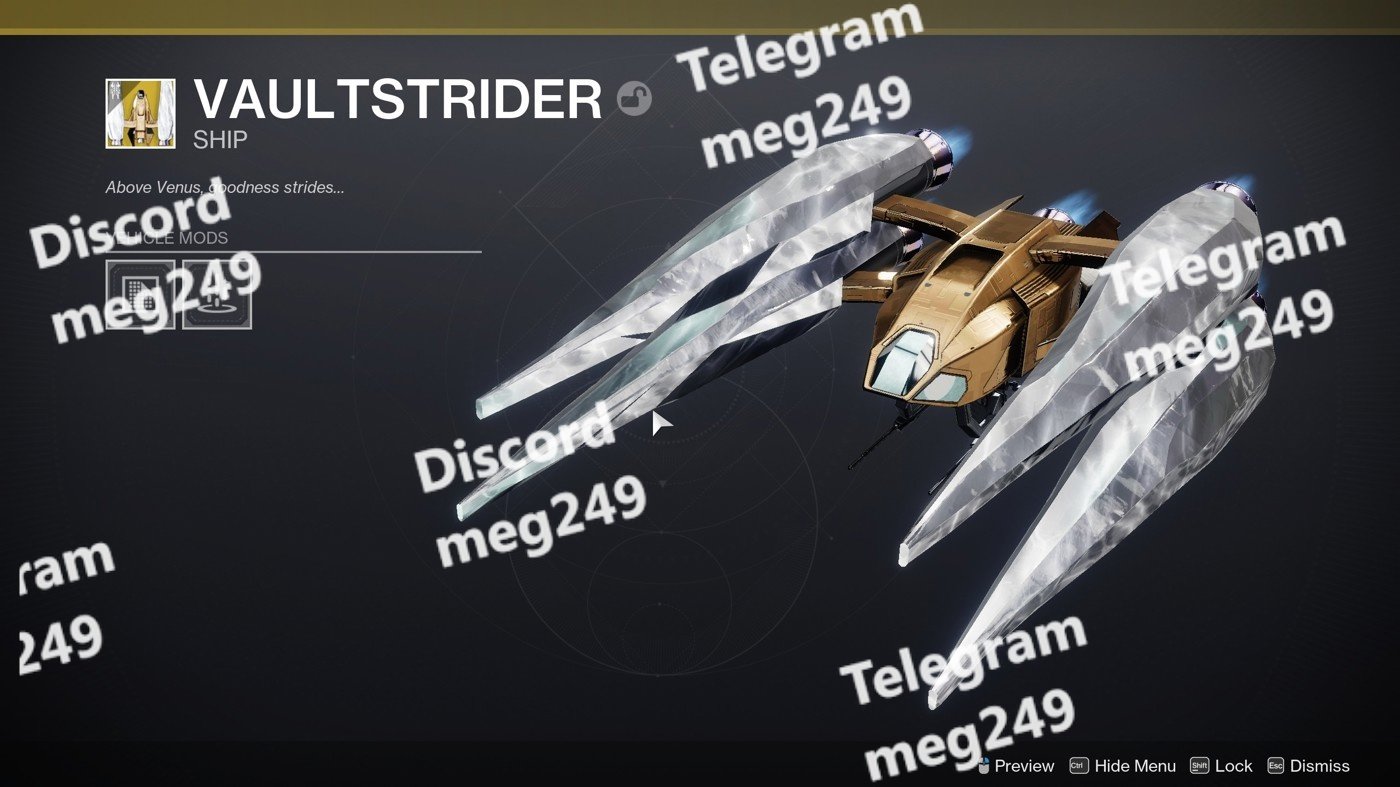This screenshot has height=787, width=1400.
Task: Click the Vaultstrider ship item icon
Action: point(140,114)
